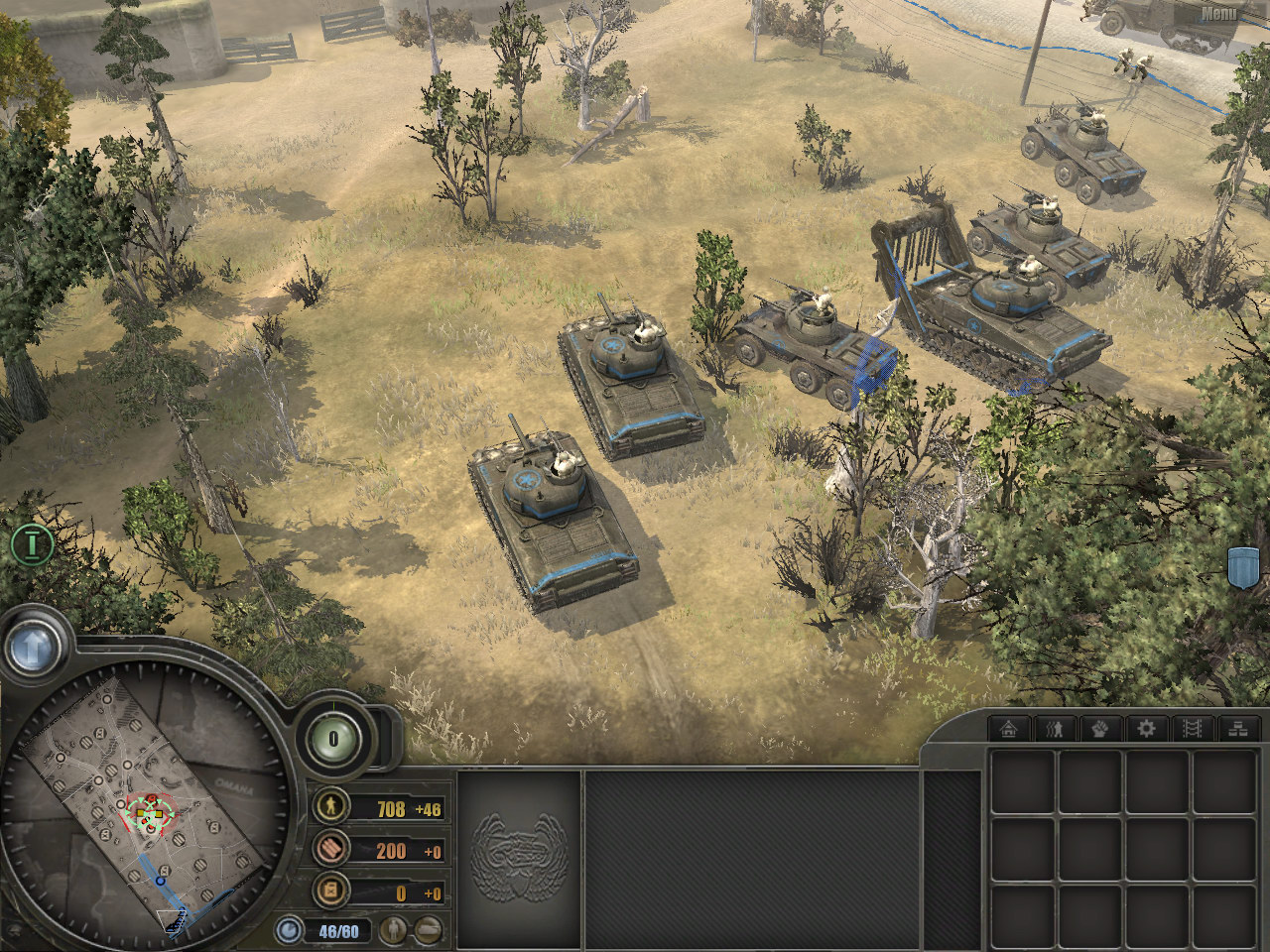The height and width of the screenshot is (952, 1270).
Task: Click the infantry filter button beside population
Action: [396, 930]
